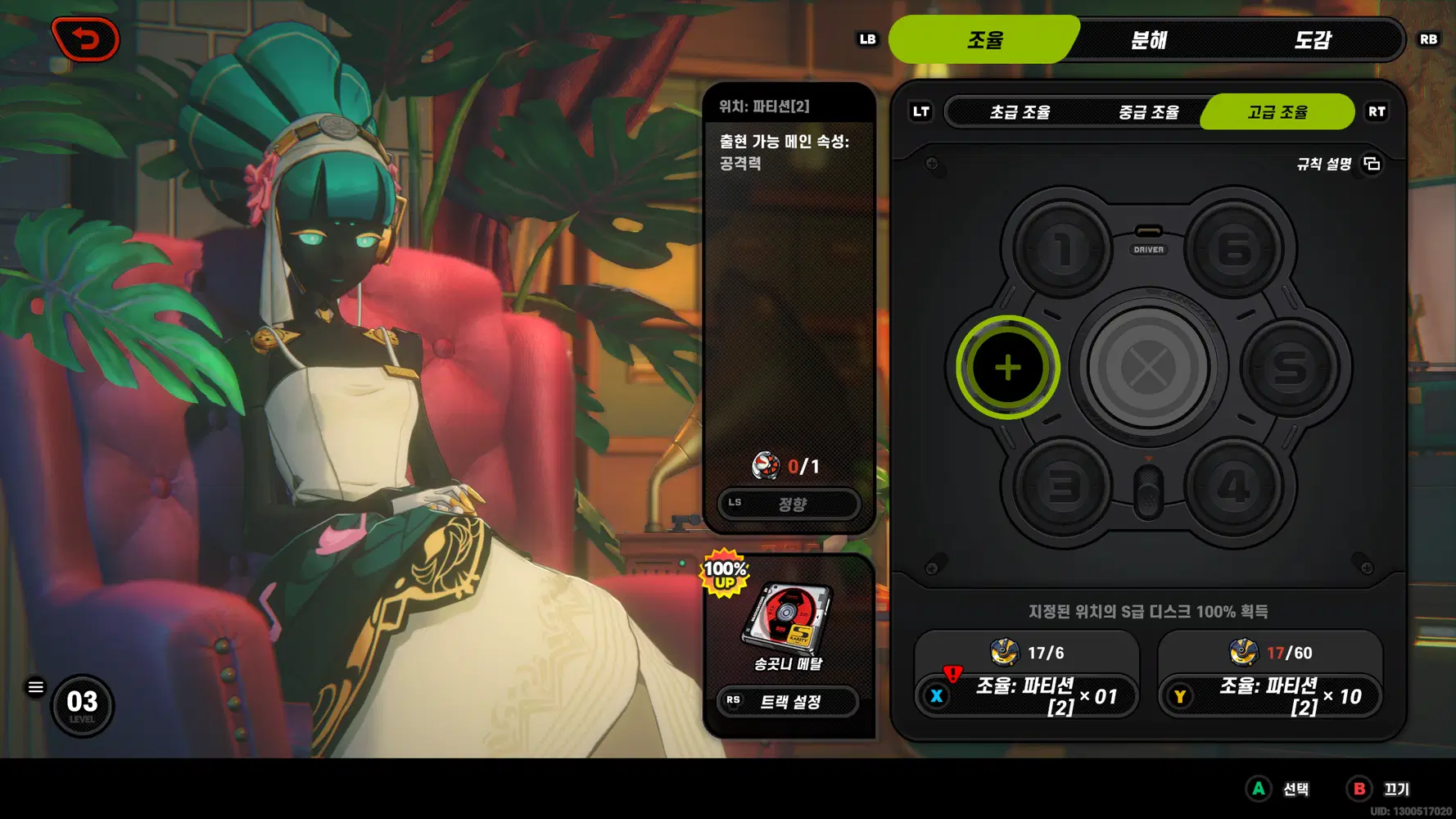Open the 도감 tab
This screenshot has width=1456, height=819.
[x=1312, y=39]
